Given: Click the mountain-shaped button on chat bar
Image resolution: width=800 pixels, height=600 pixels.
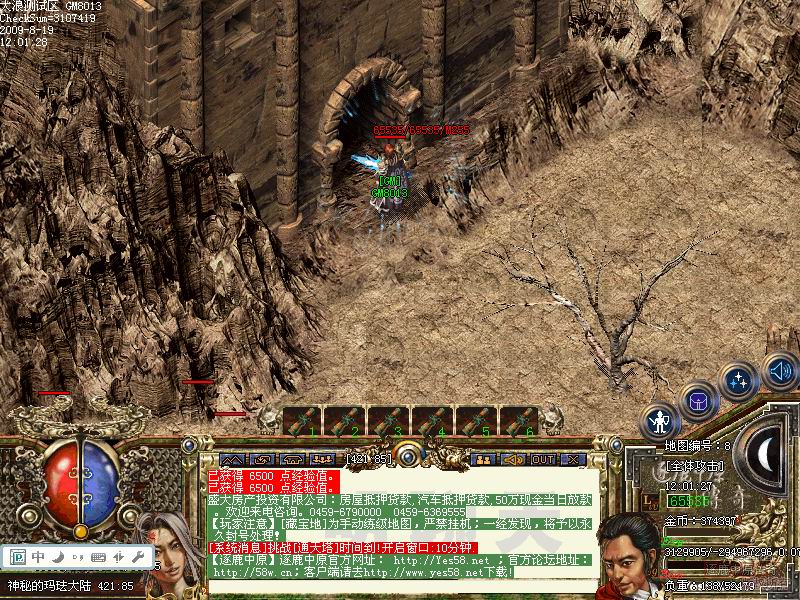Looking at the screenshot, I should pos(232,459).
